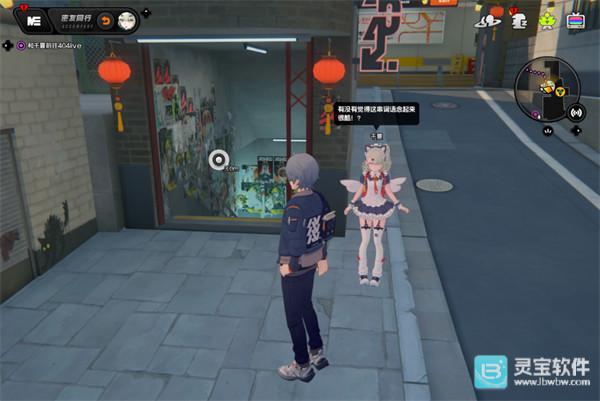Toggle the signal broadcast button beside minimap
Viewport: 600px width, 401px height.
tap(575, 112)
